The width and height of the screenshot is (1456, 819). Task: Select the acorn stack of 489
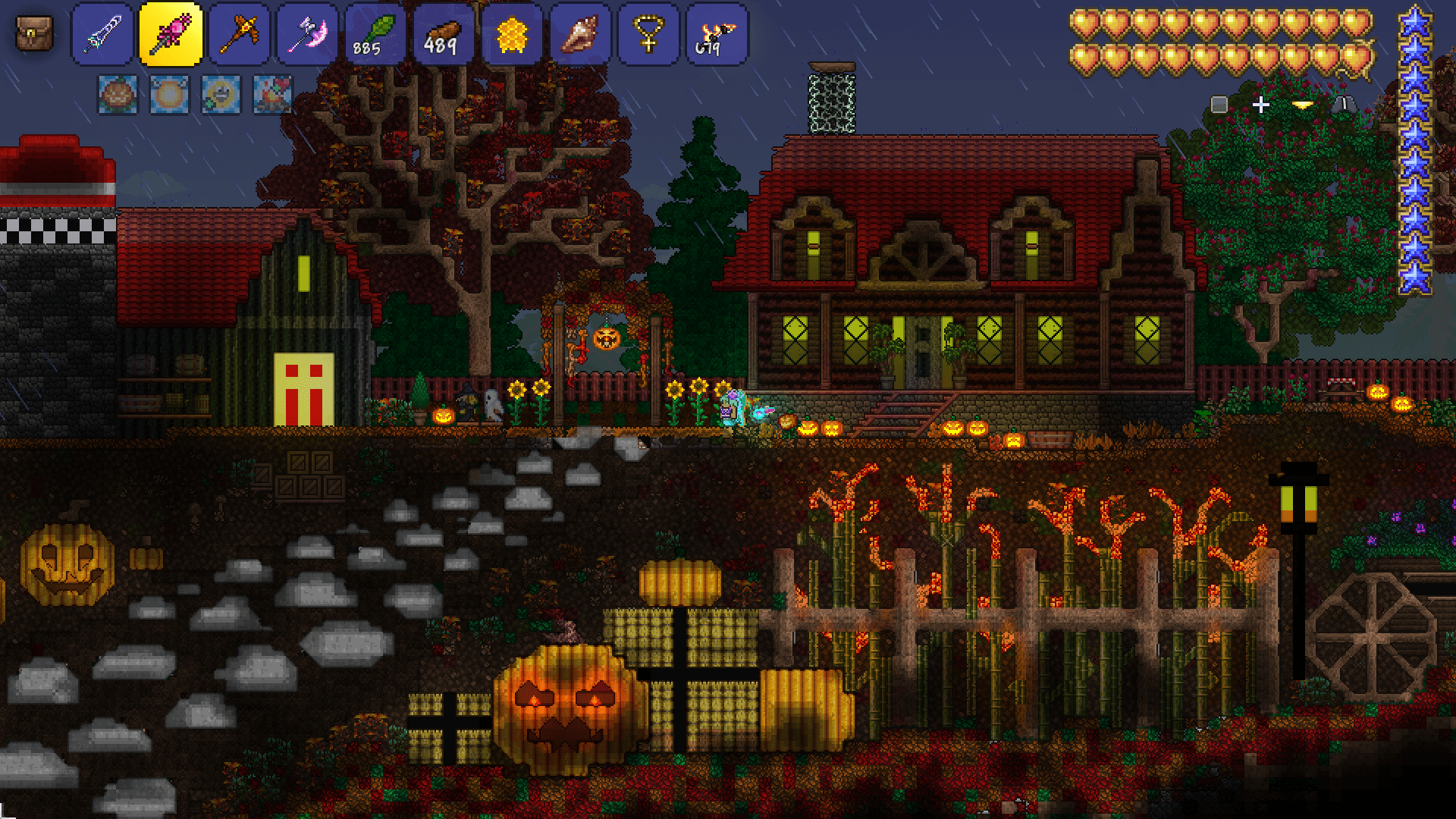[x=444, y=33]
